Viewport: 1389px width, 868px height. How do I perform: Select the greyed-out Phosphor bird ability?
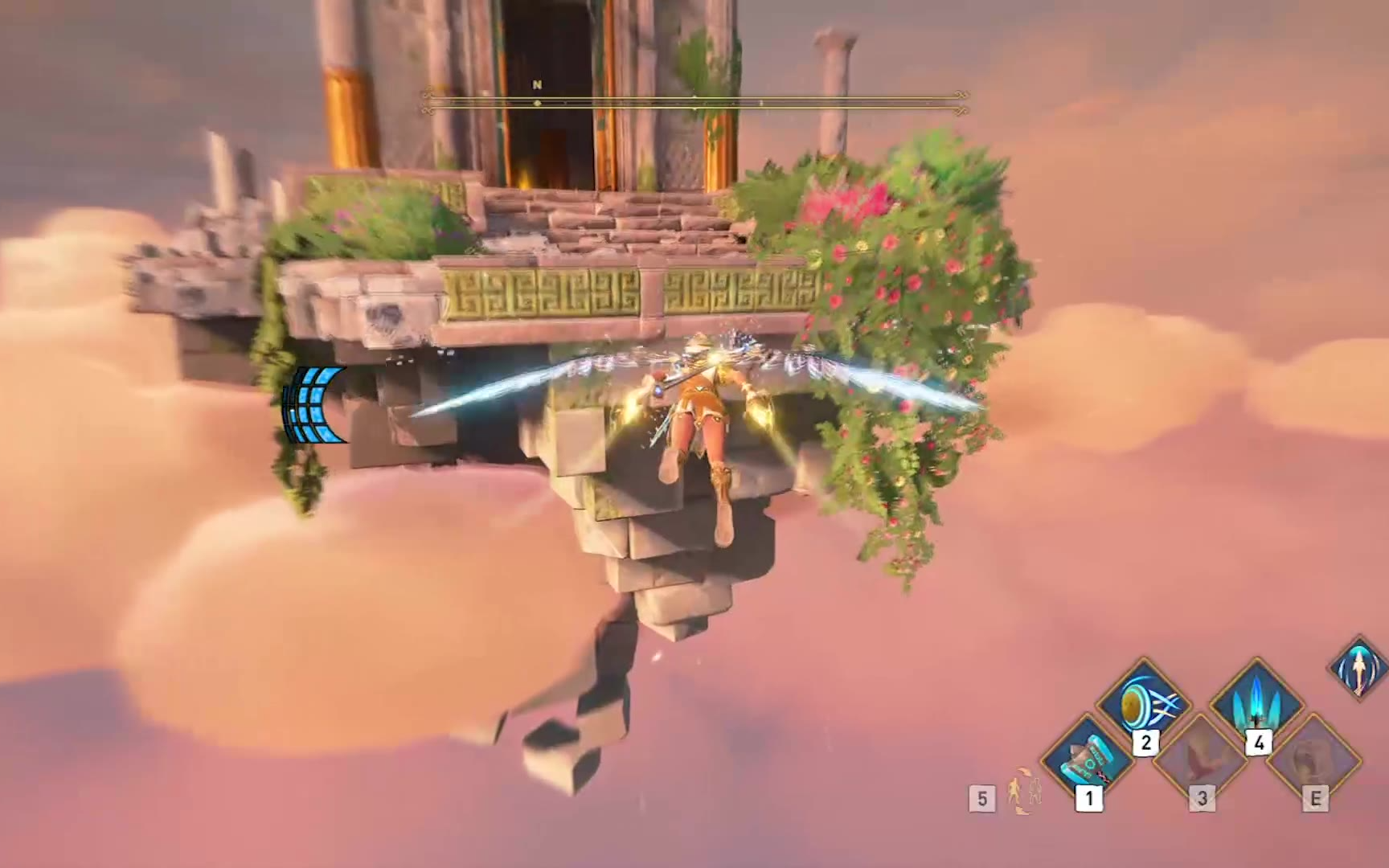point(1201,757)
